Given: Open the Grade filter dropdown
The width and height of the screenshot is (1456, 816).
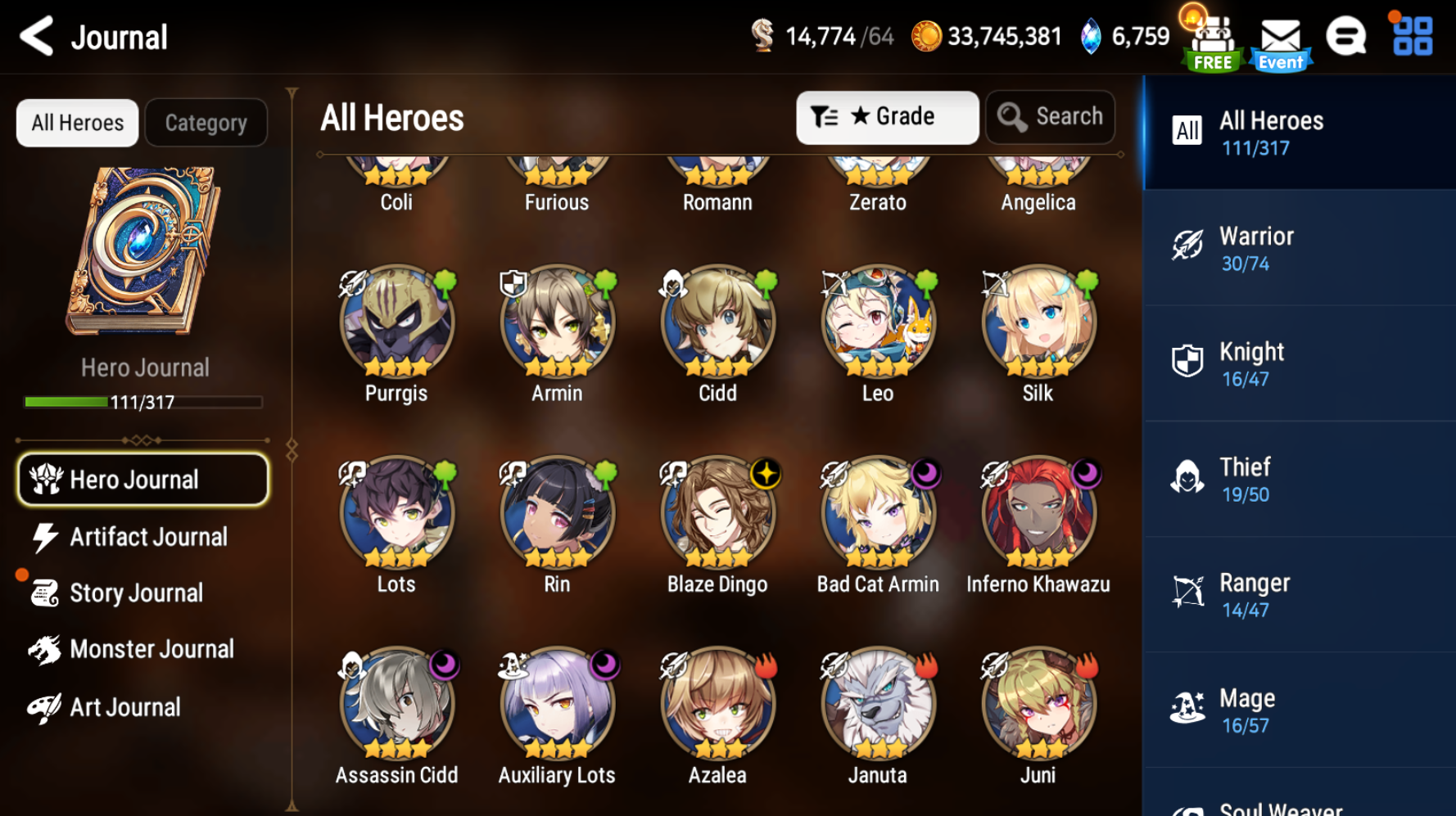Looking at the screenshot, I should pyautogui.click(x=887, y=116).
